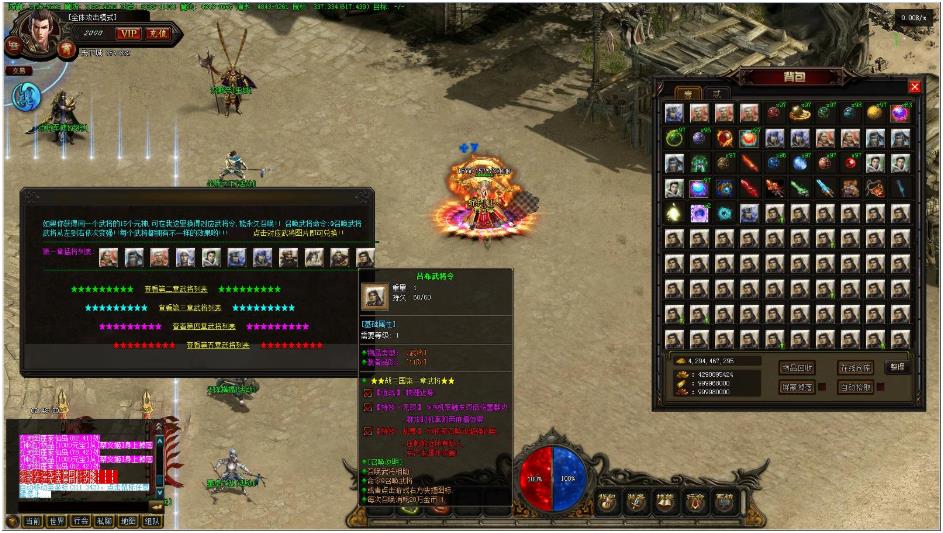Open the VIP panel

[x=128, y=33]
